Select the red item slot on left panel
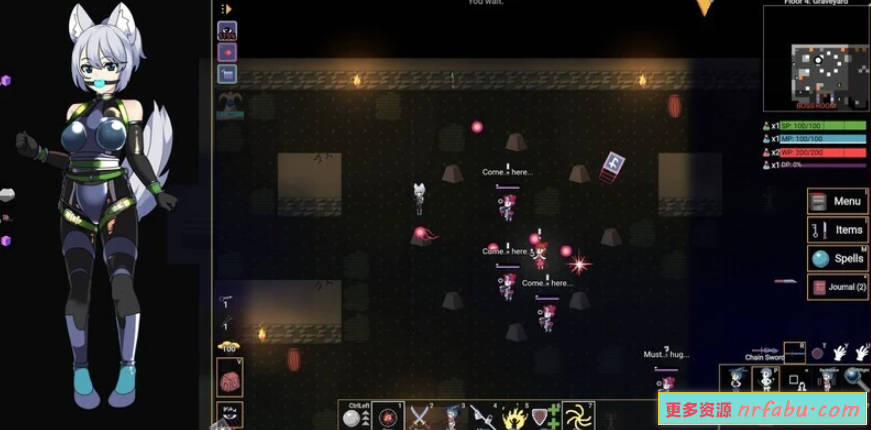Viewport: 871px width, 430px height. tap(229, 379)
